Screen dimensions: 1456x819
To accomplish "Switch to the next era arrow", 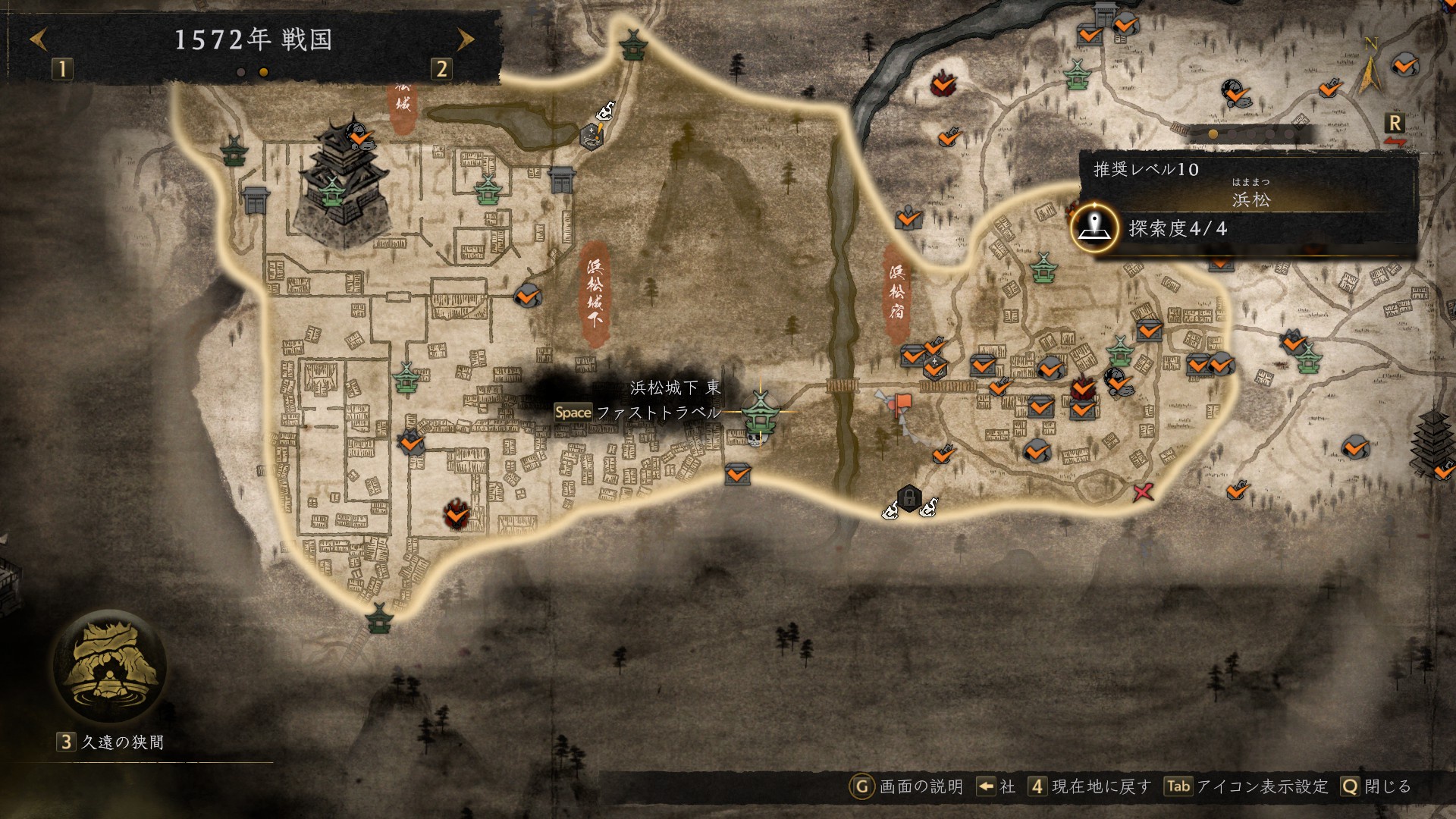I will (466, 39).
